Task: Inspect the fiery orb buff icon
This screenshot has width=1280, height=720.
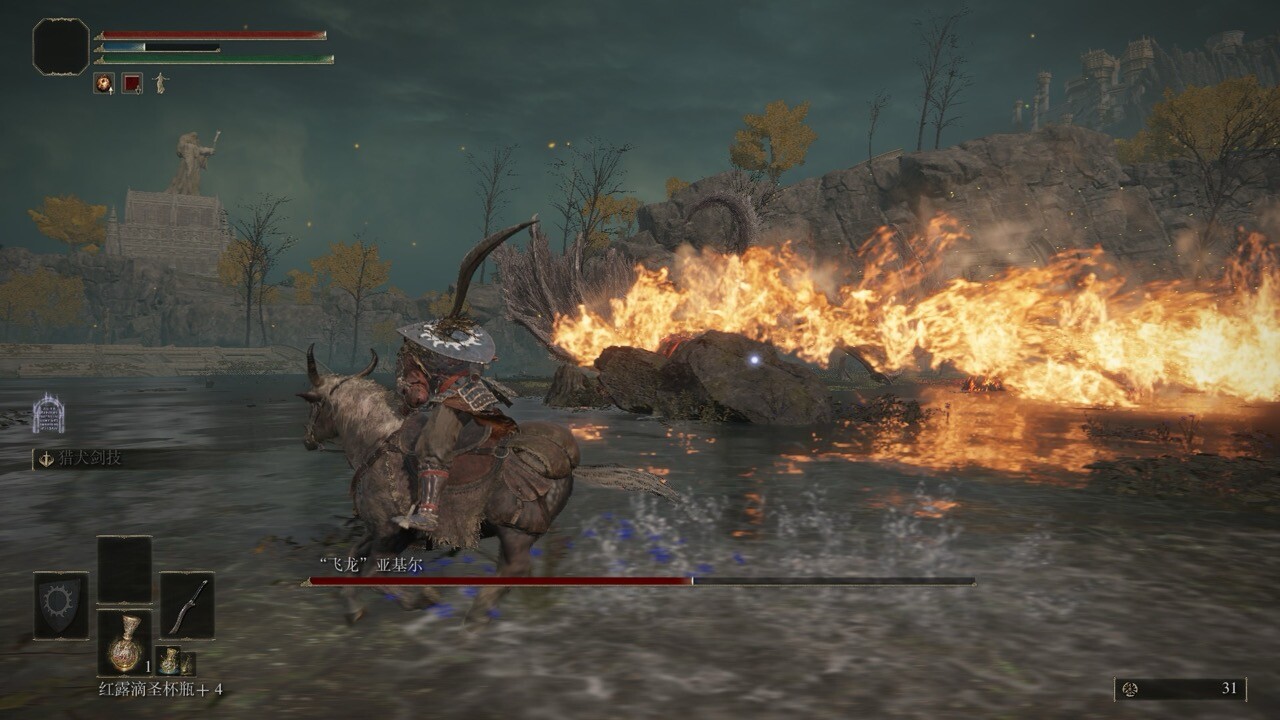Action: 104,83
